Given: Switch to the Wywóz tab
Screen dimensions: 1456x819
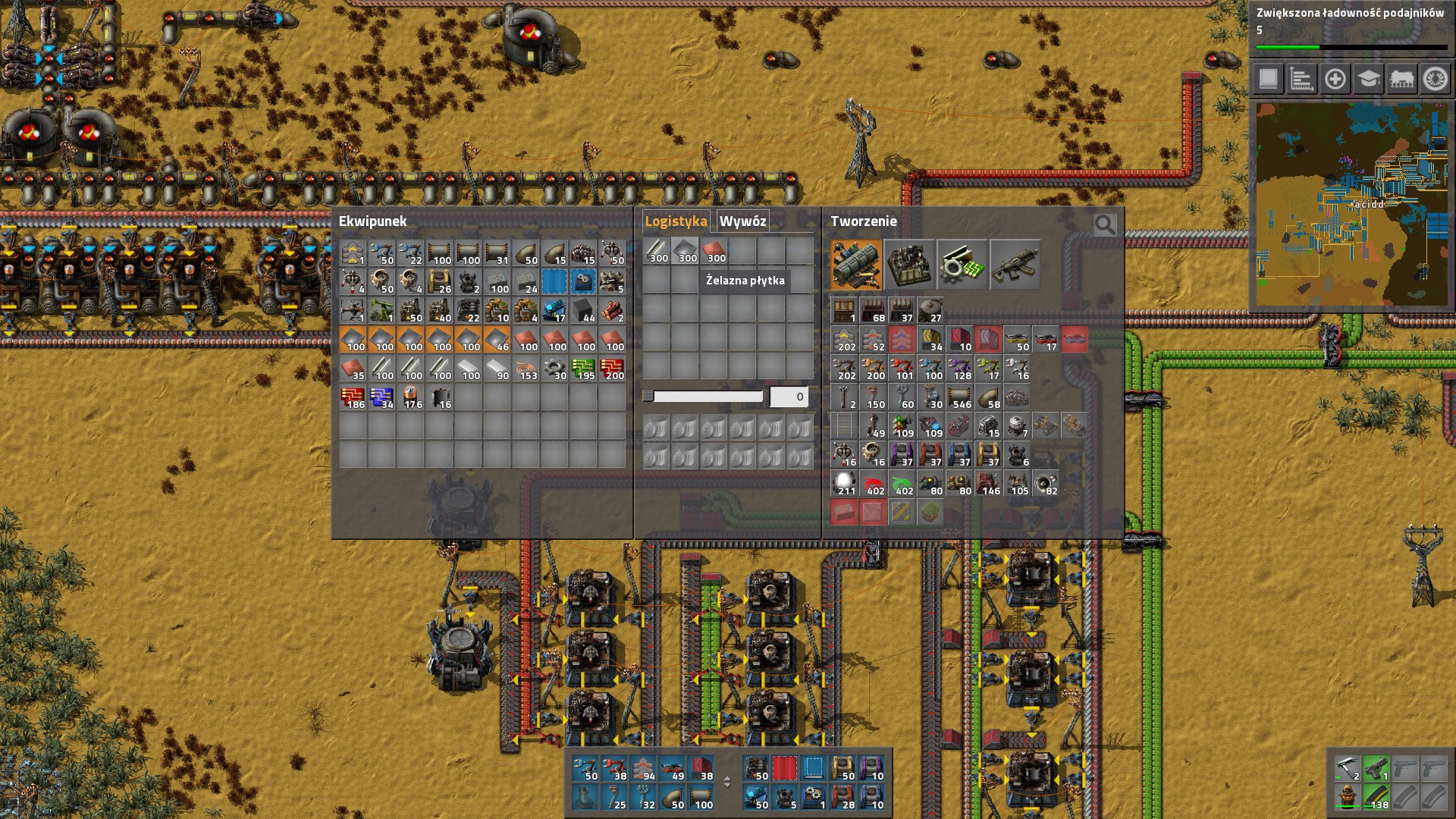Looking at the screenshot, I should tap(742, 221).
